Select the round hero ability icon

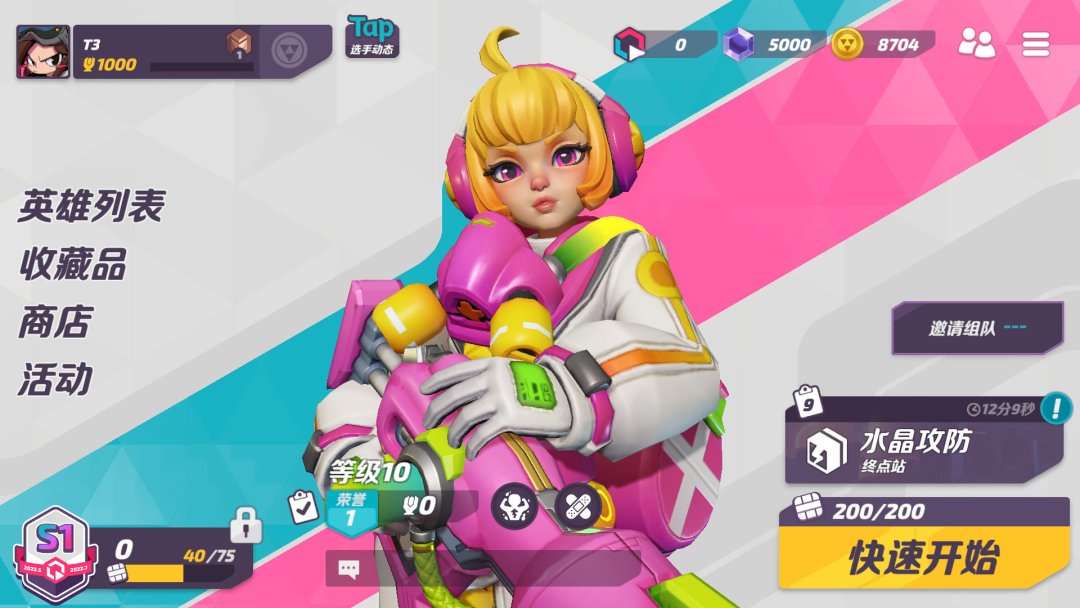514,506
